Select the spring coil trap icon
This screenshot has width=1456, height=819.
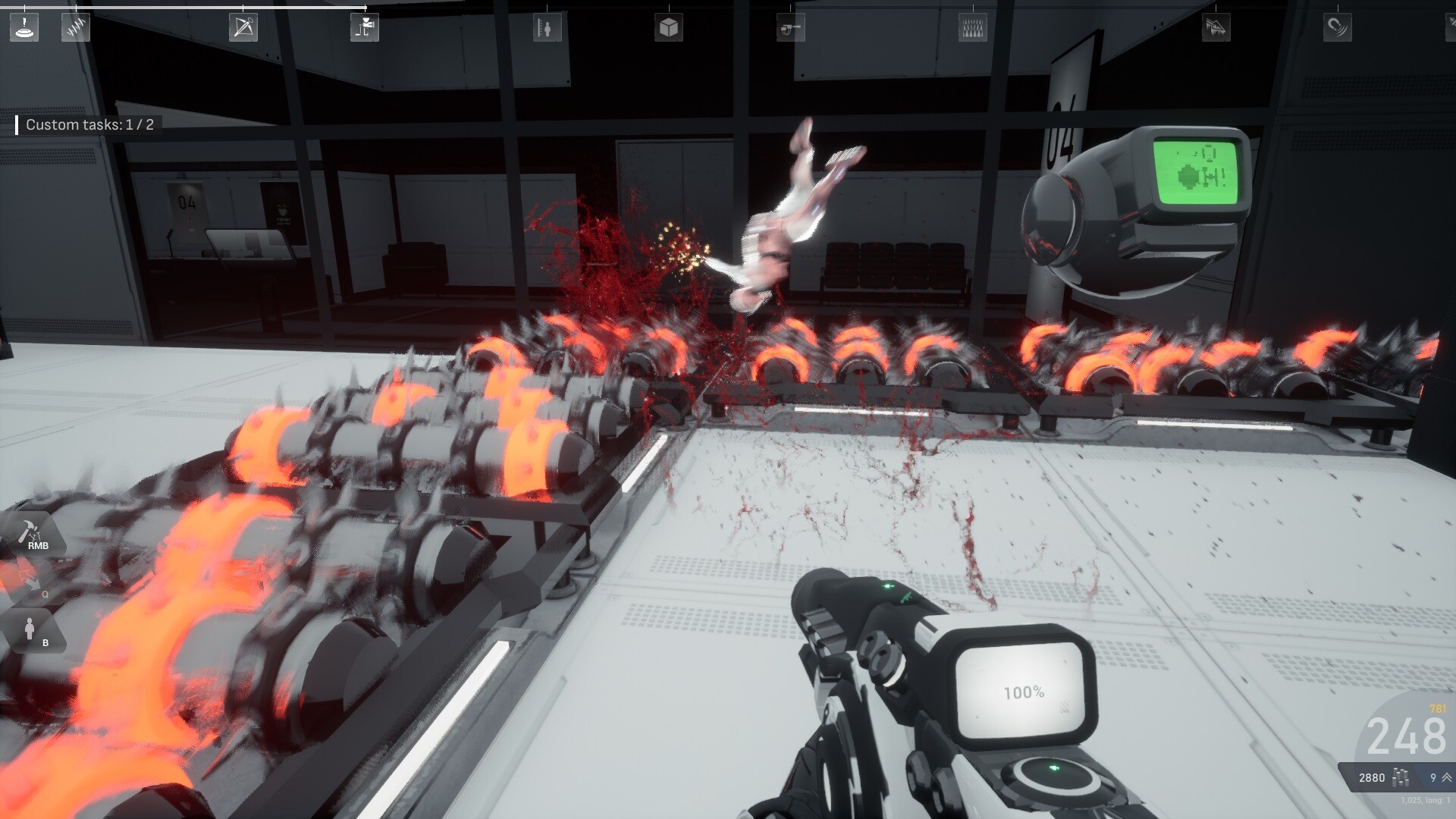(75, 29)
